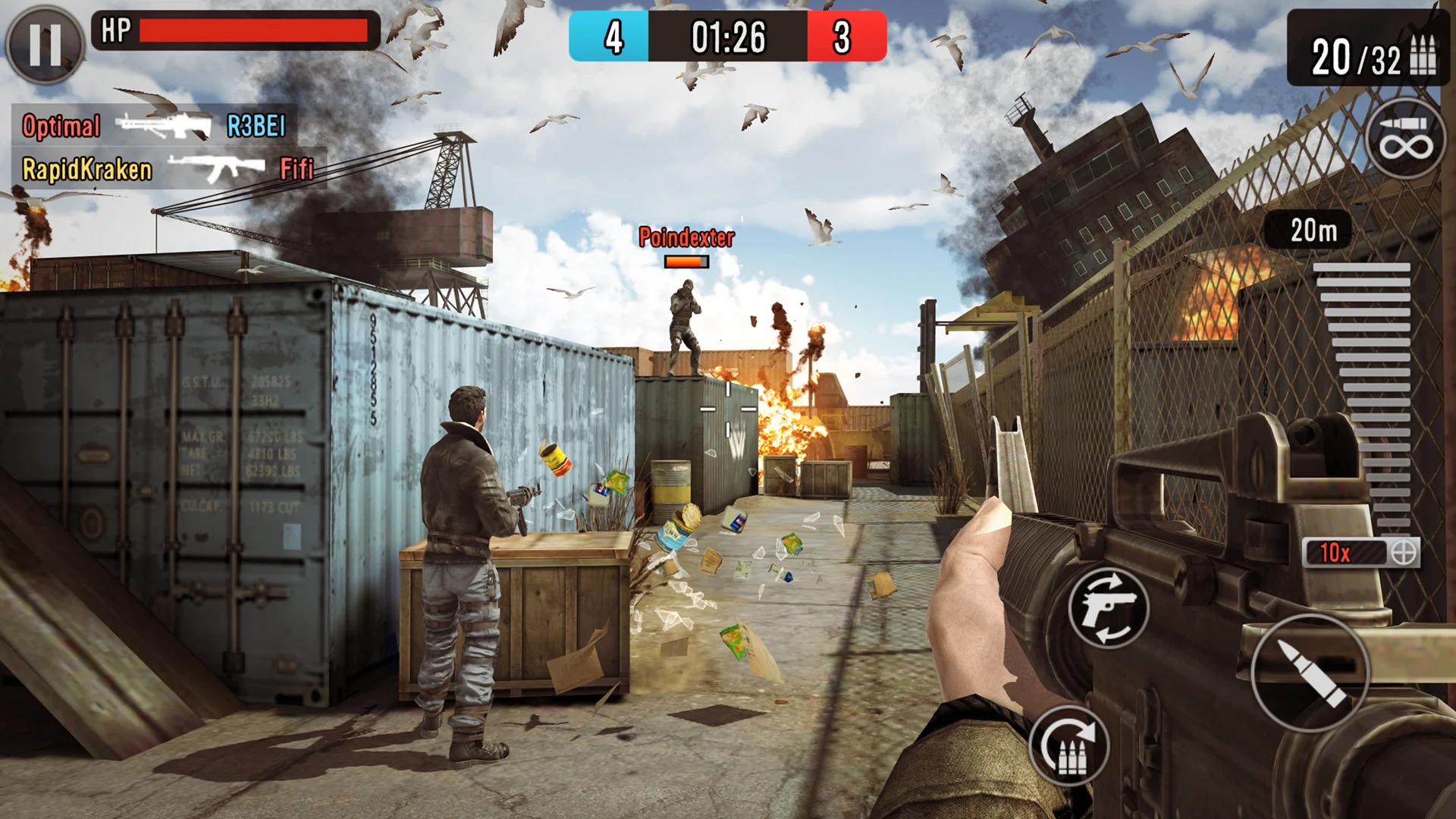Tap the pause button
1456x819 pixels.
(43, 43)
